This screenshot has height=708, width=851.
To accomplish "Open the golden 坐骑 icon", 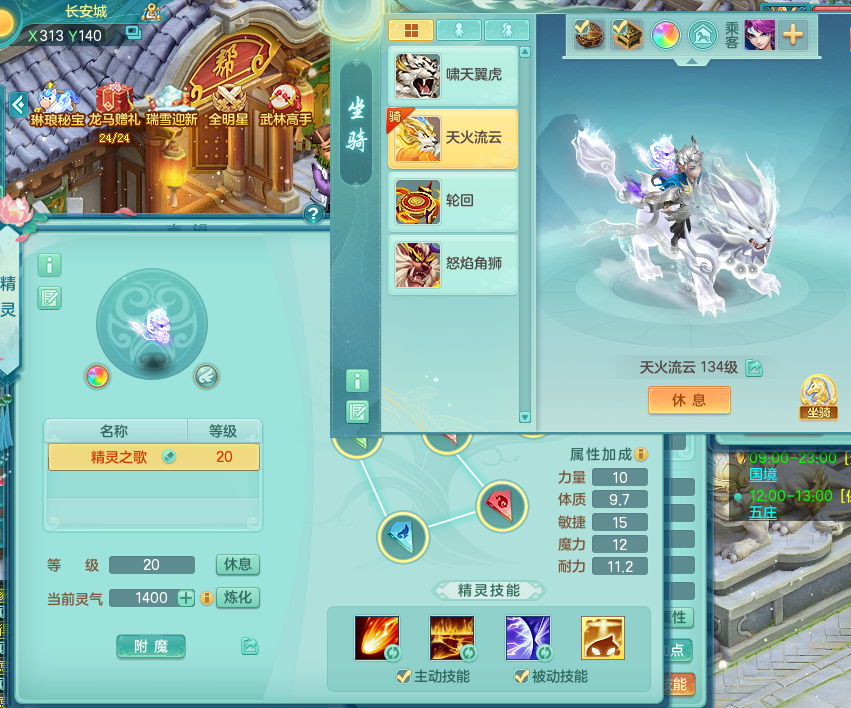I will coord(818,398).
